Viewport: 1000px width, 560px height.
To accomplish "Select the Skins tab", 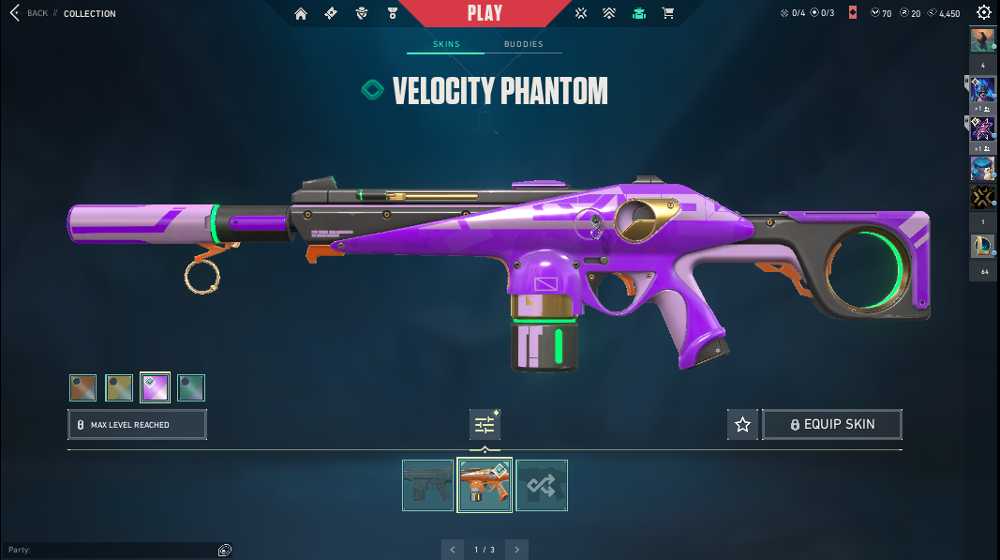I will click(x=446, y=44).
